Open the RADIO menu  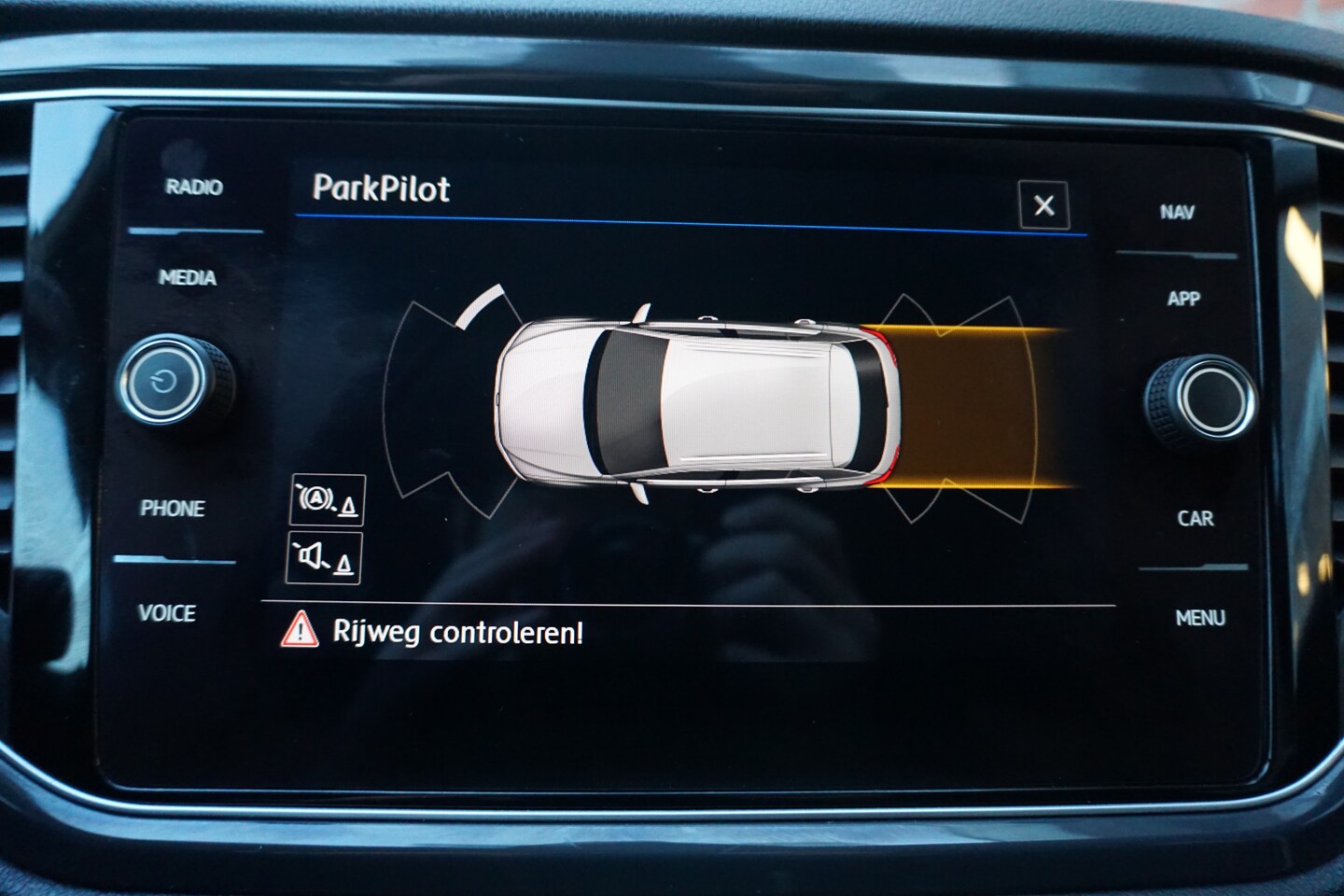pos(194,188)
